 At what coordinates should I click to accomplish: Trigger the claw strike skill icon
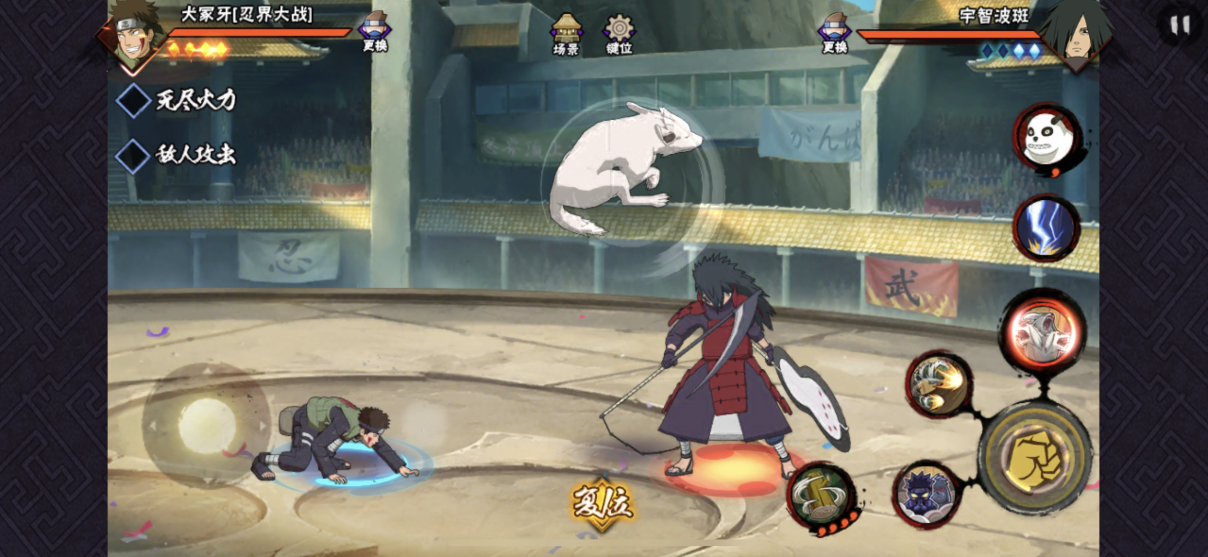point(939,384)
